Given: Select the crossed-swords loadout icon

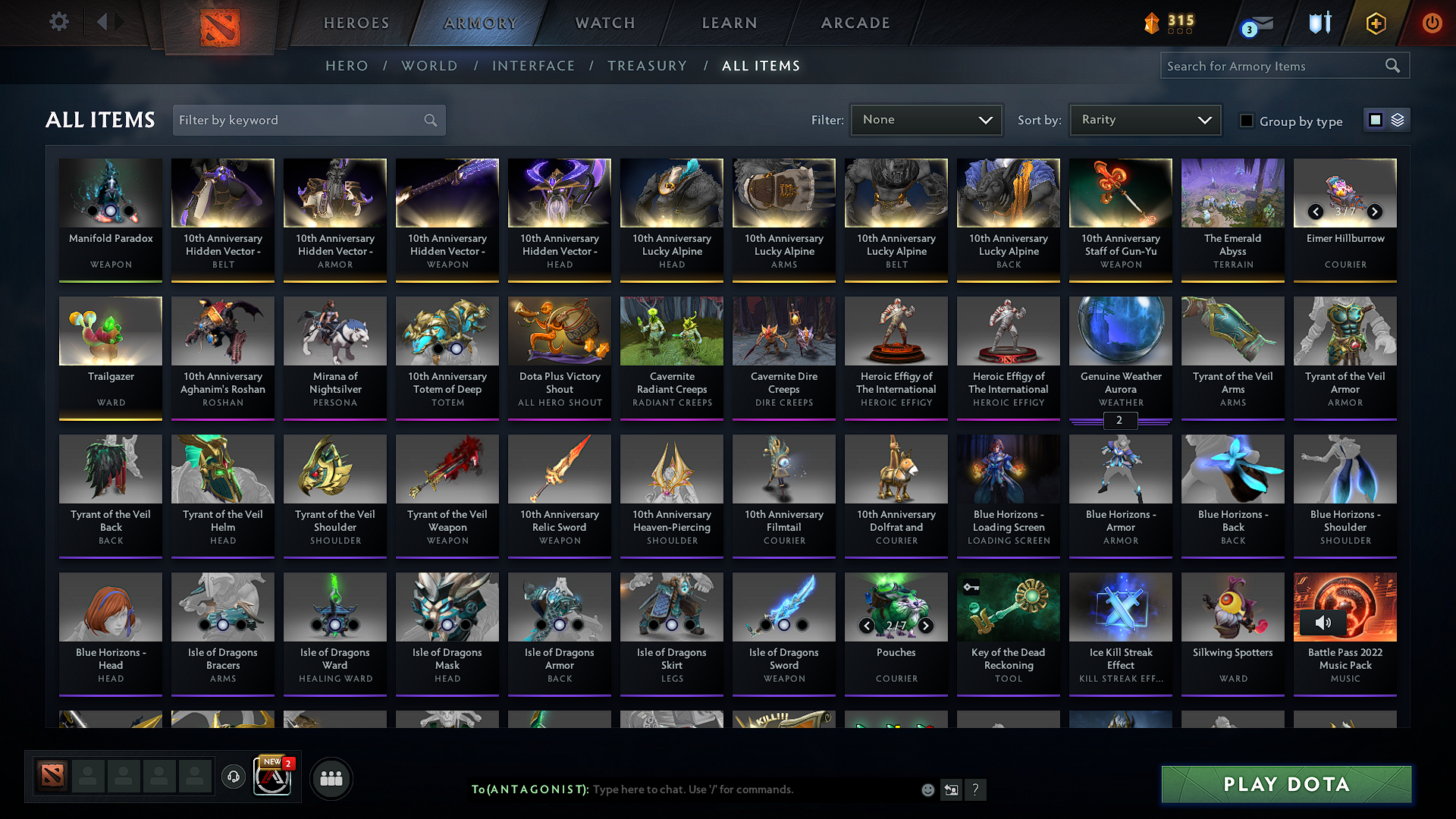Looking at the screenshot, I should pyautogui.click(x=1319, y=22).
